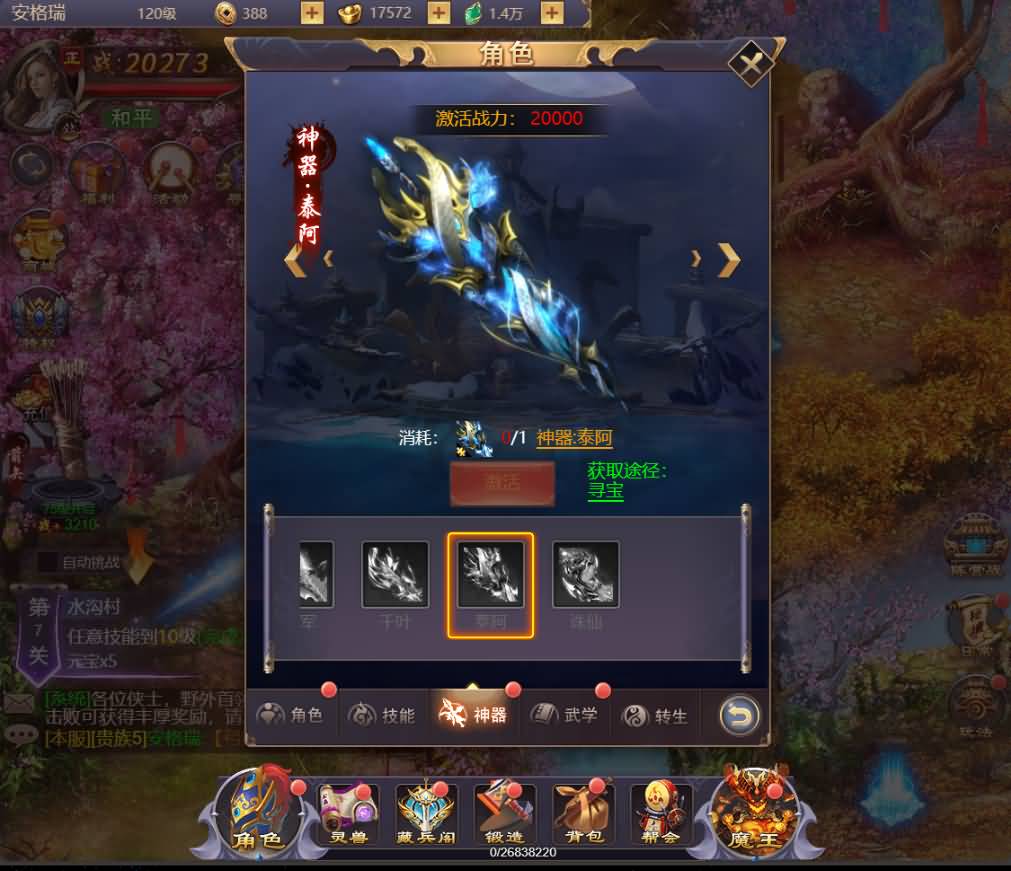1011x871 pixels.
Task: Go to the previous artifact with the left arrow
Action: coord(294,260)
